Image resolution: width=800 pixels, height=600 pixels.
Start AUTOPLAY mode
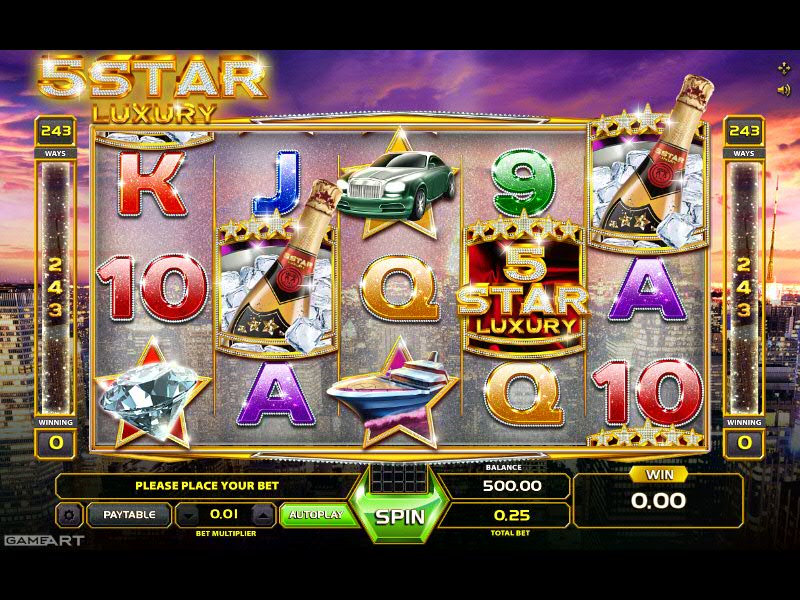point(315,515)
